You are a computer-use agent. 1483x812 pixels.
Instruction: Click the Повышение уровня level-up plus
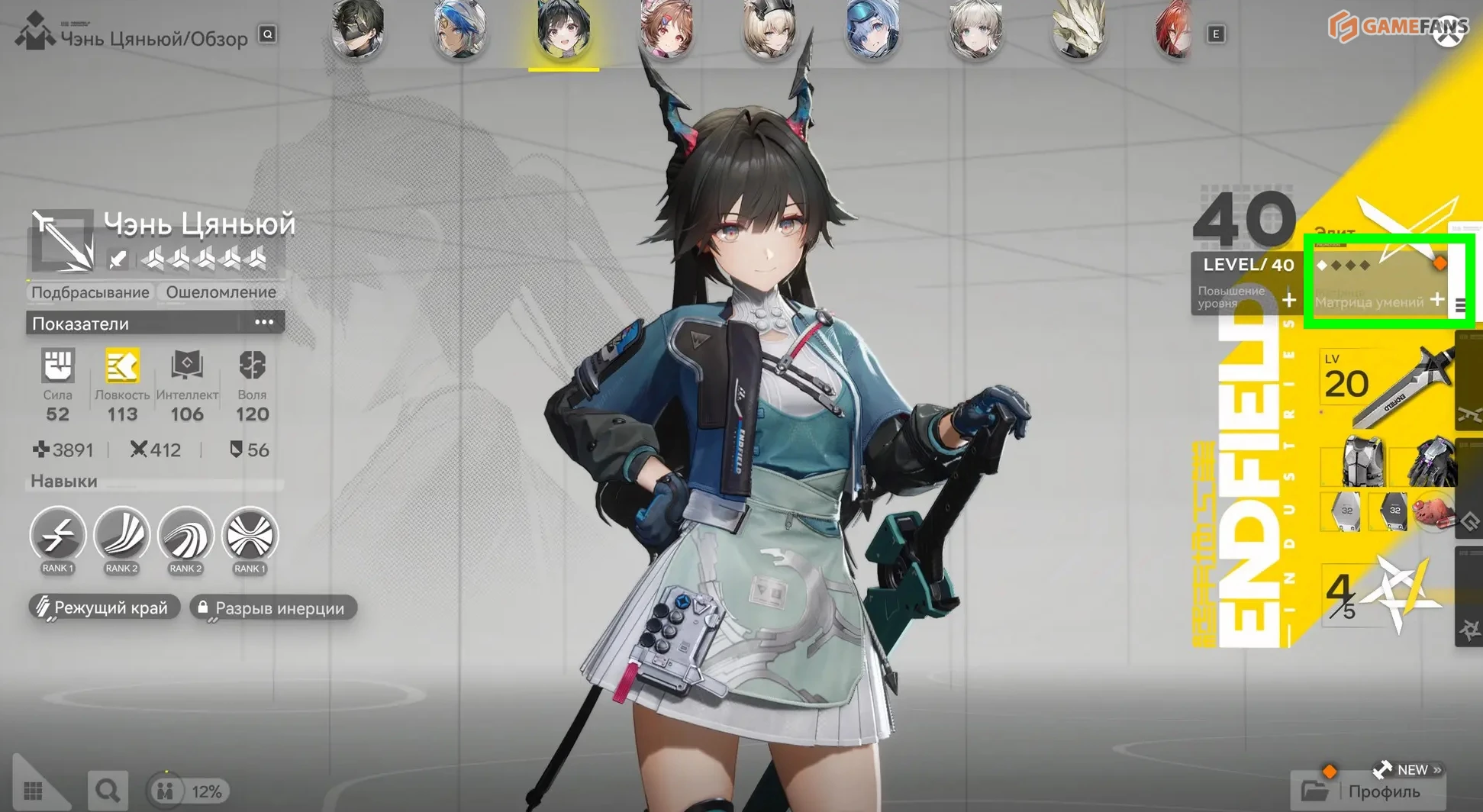[x=1288, y=300]
